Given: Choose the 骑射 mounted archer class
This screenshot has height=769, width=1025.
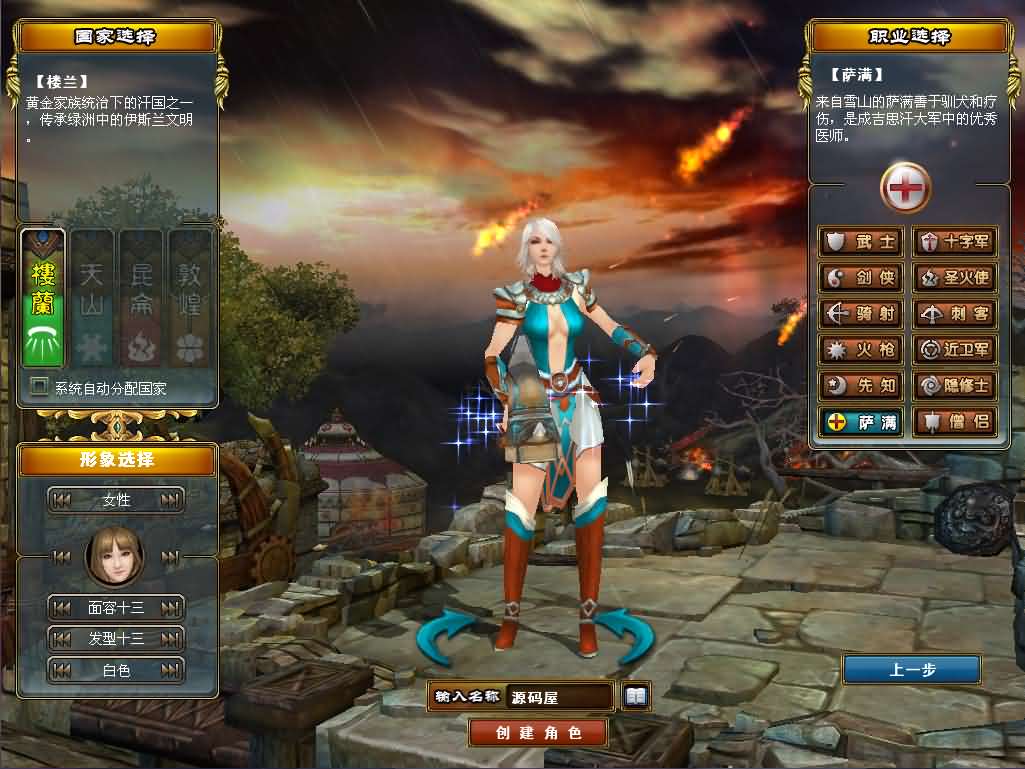Looking at the screenshot, I should click(x=862, y=314).
